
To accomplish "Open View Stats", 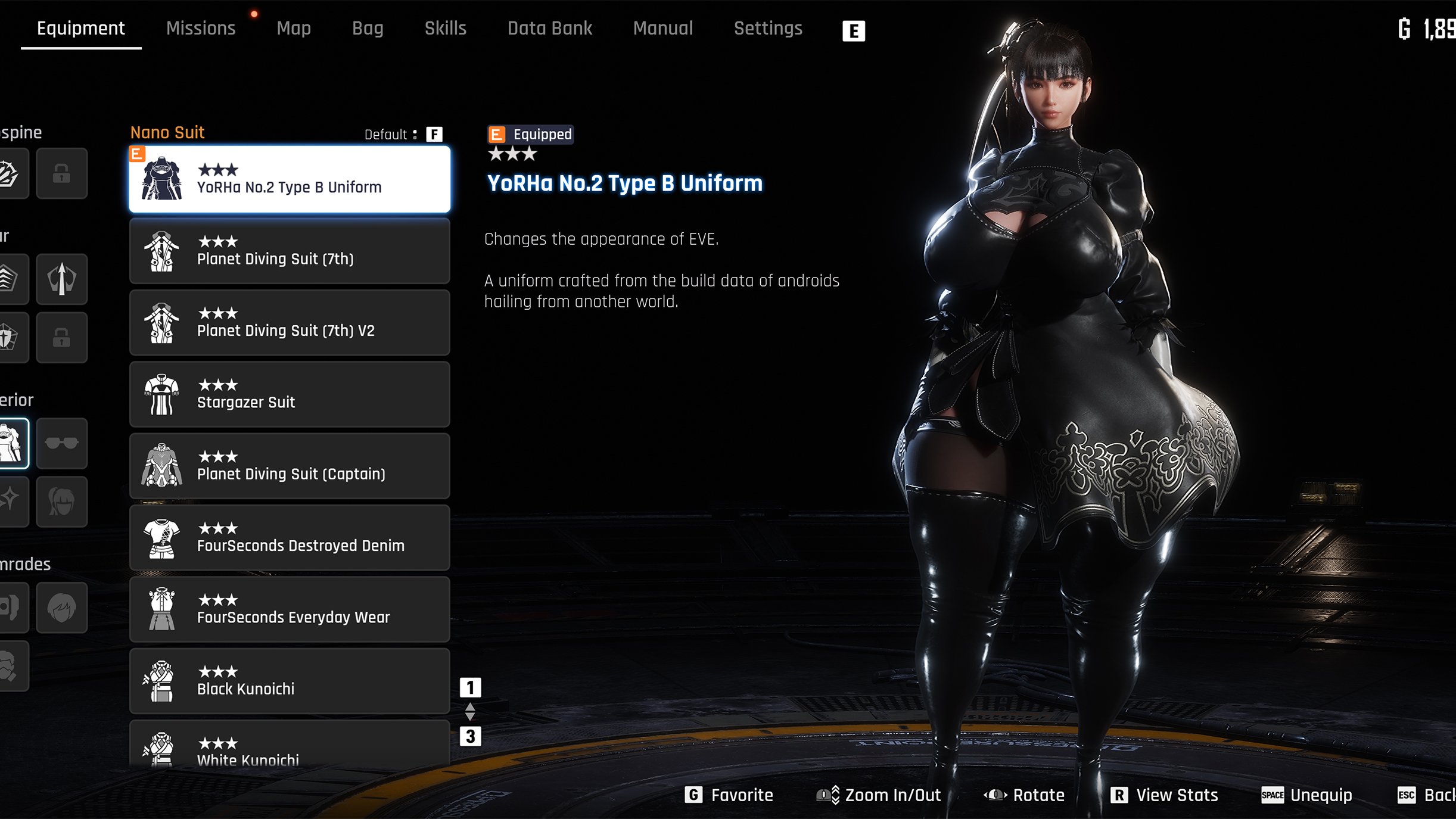I will 1165,795.
